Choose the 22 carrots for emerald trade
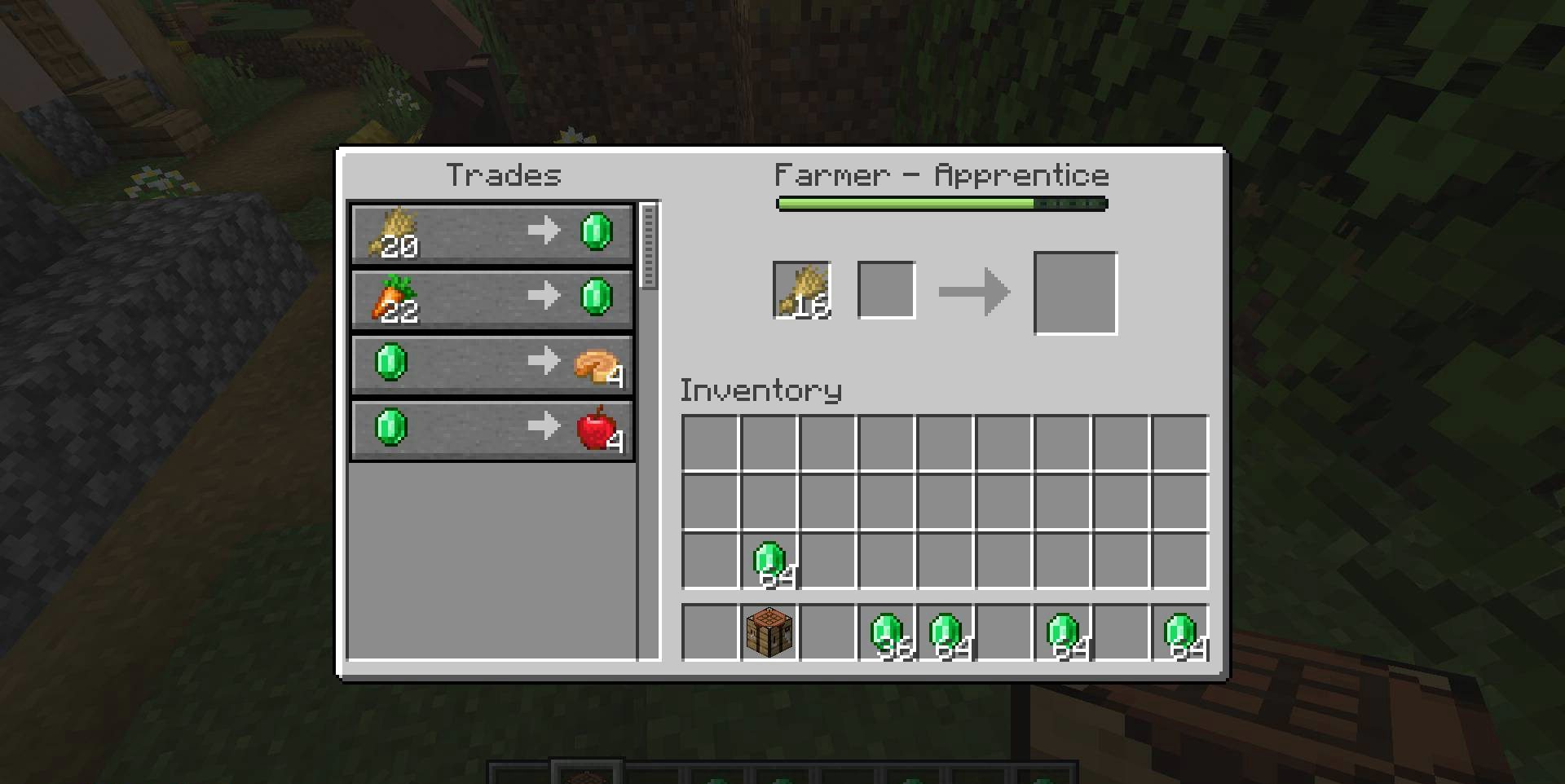Viewport: 1565px width, 784px height. (x=492, y=298)
